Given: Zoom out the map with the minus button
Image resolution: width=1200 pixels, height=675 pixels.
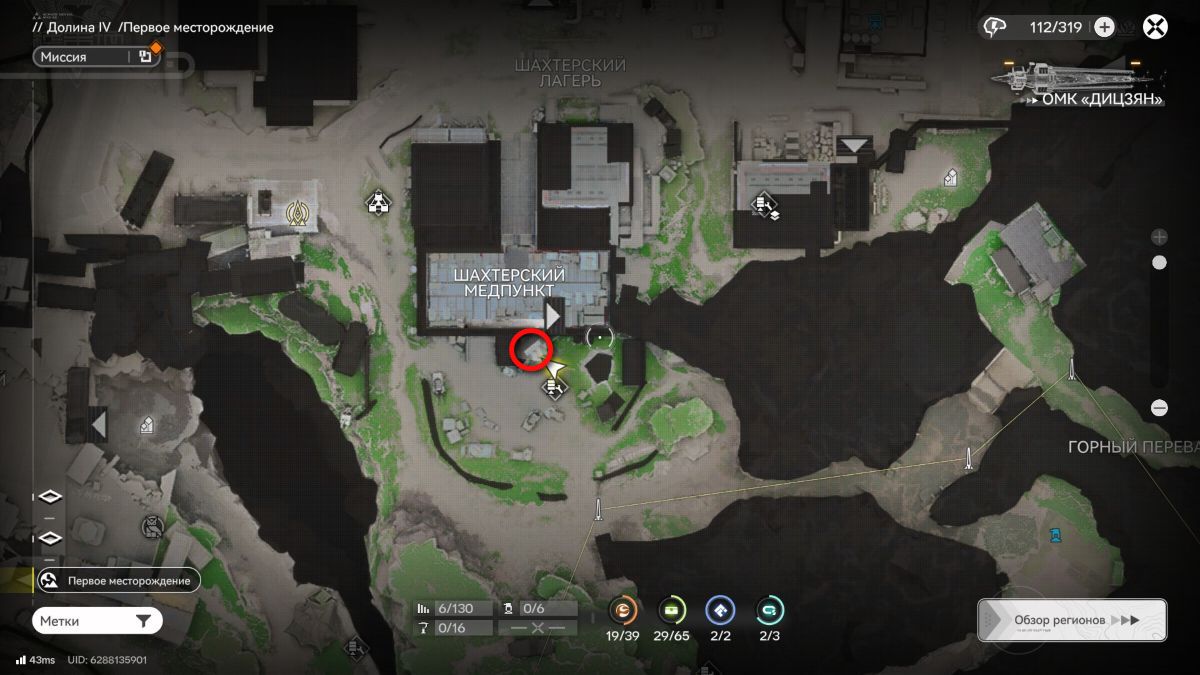Looking at the screenshot, I should tap(1159, 408).
